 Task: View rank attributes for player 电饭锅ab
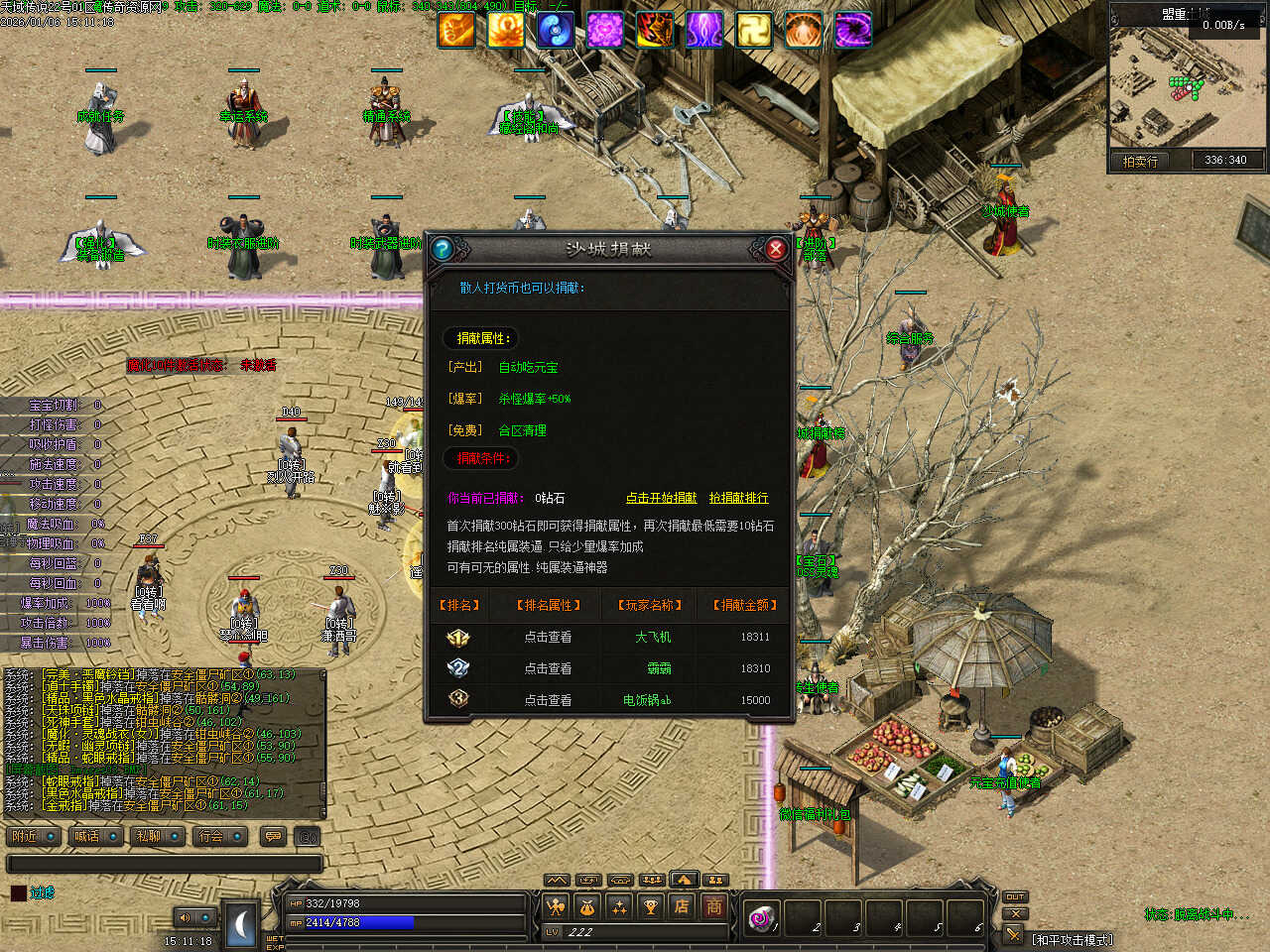[x=548, y=700]
